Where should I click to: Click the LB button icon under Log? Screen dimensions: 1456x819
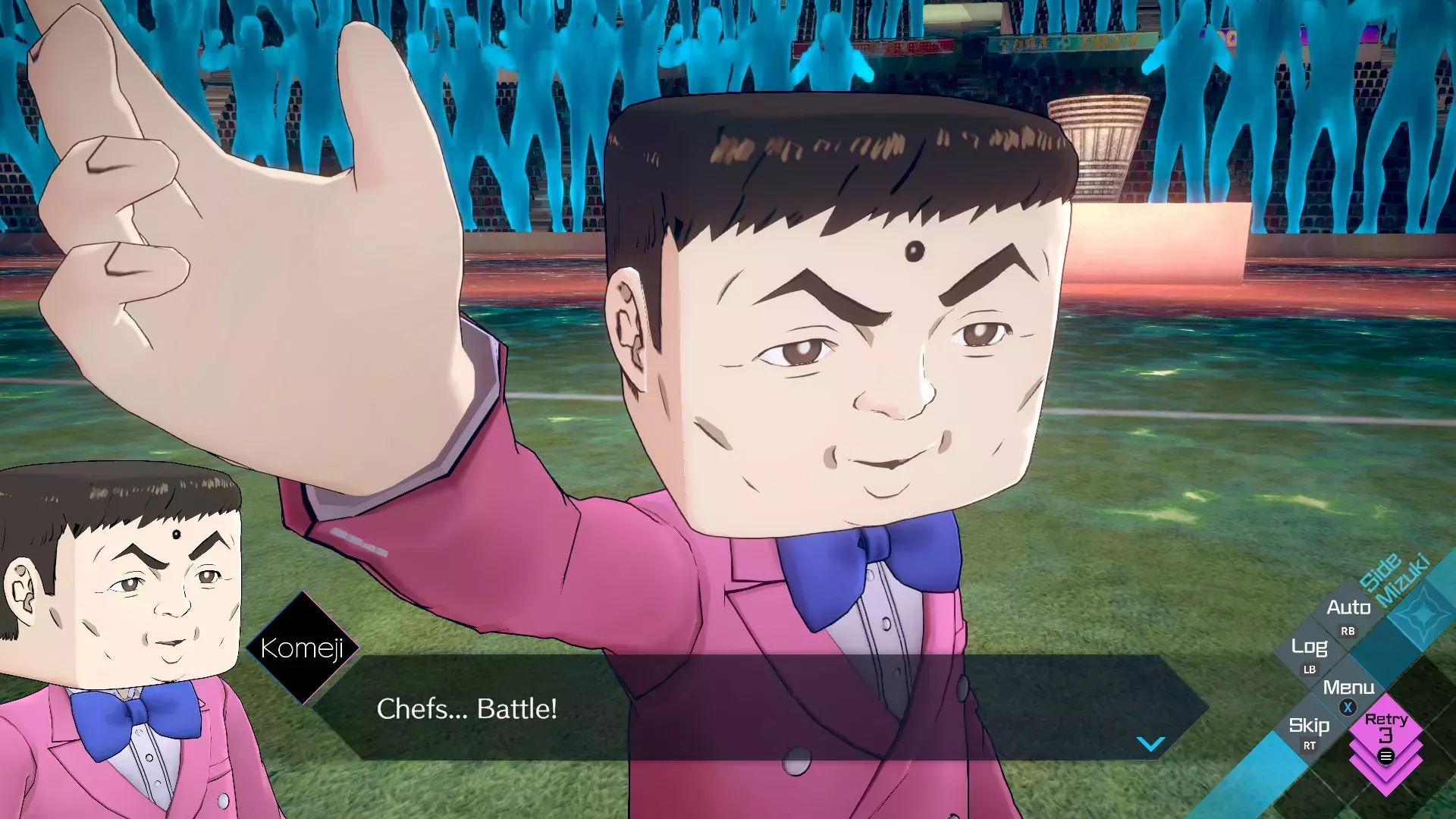point(1310,670)
